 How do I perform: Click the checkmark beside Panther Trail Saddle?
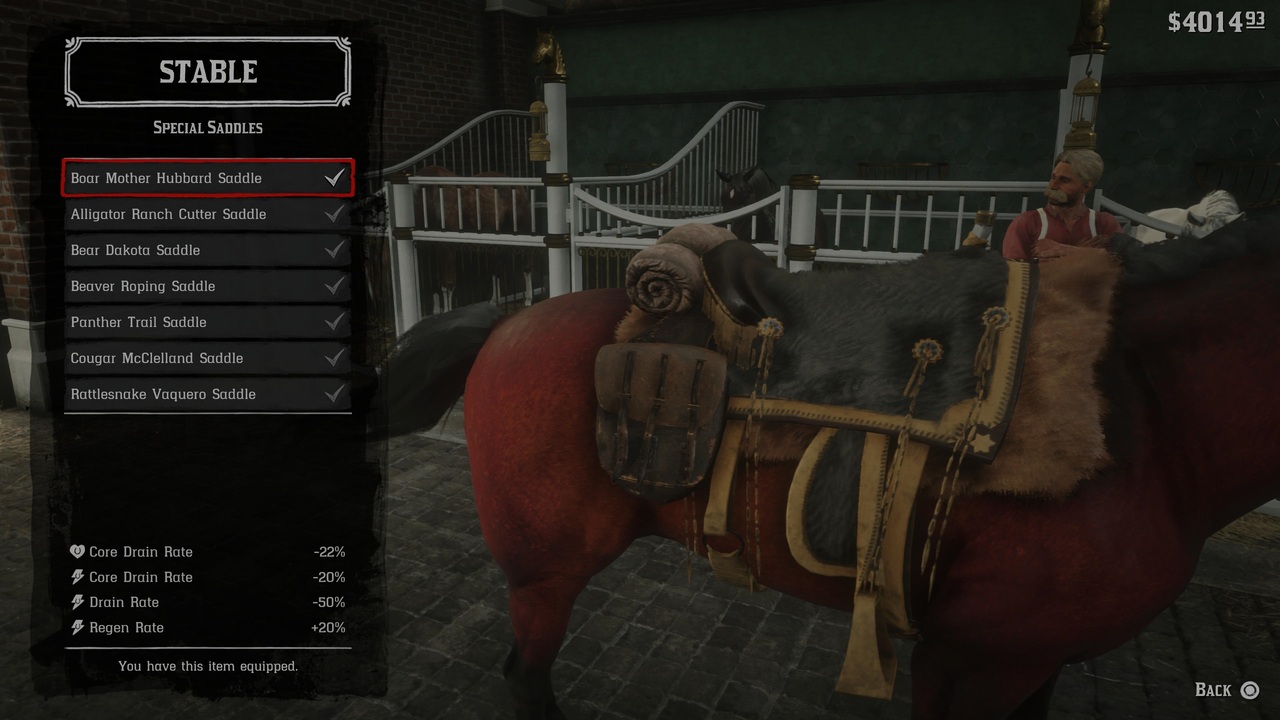click(x=333, y=322)
